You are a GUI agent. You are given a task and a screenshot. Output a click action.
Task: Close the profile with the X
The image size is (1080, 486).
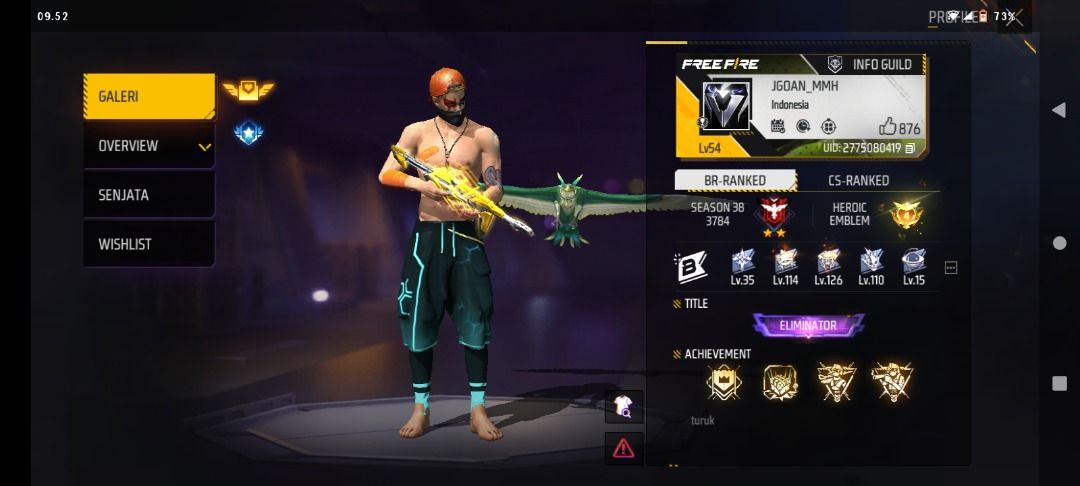pos(1014,17)
